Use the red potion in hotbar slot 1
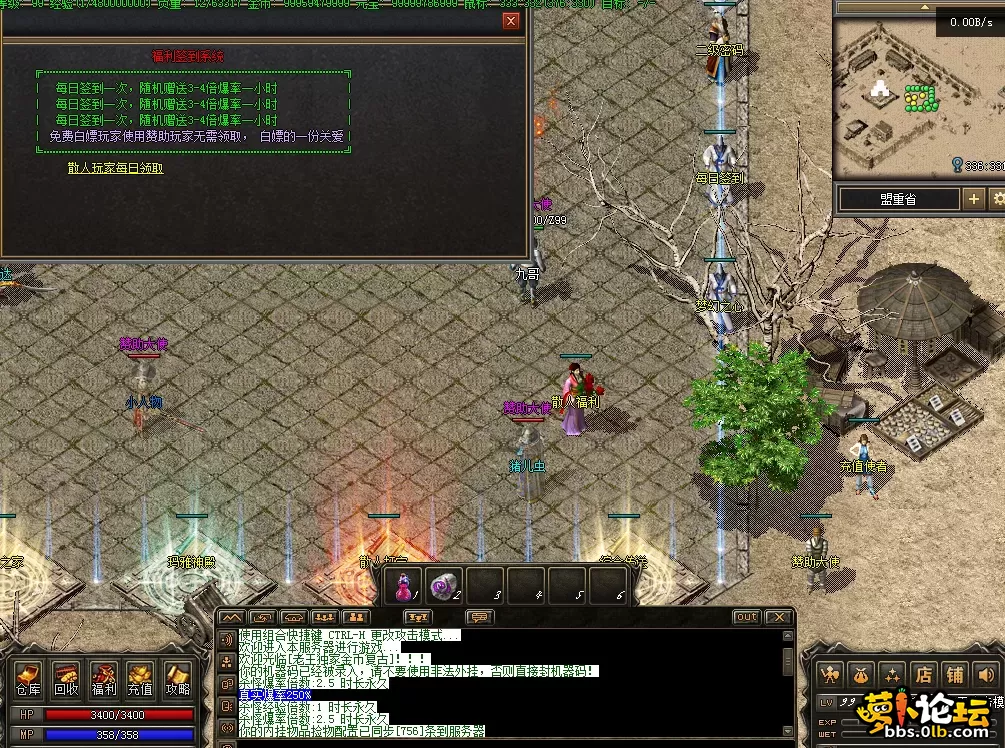 tap(405, 587)
